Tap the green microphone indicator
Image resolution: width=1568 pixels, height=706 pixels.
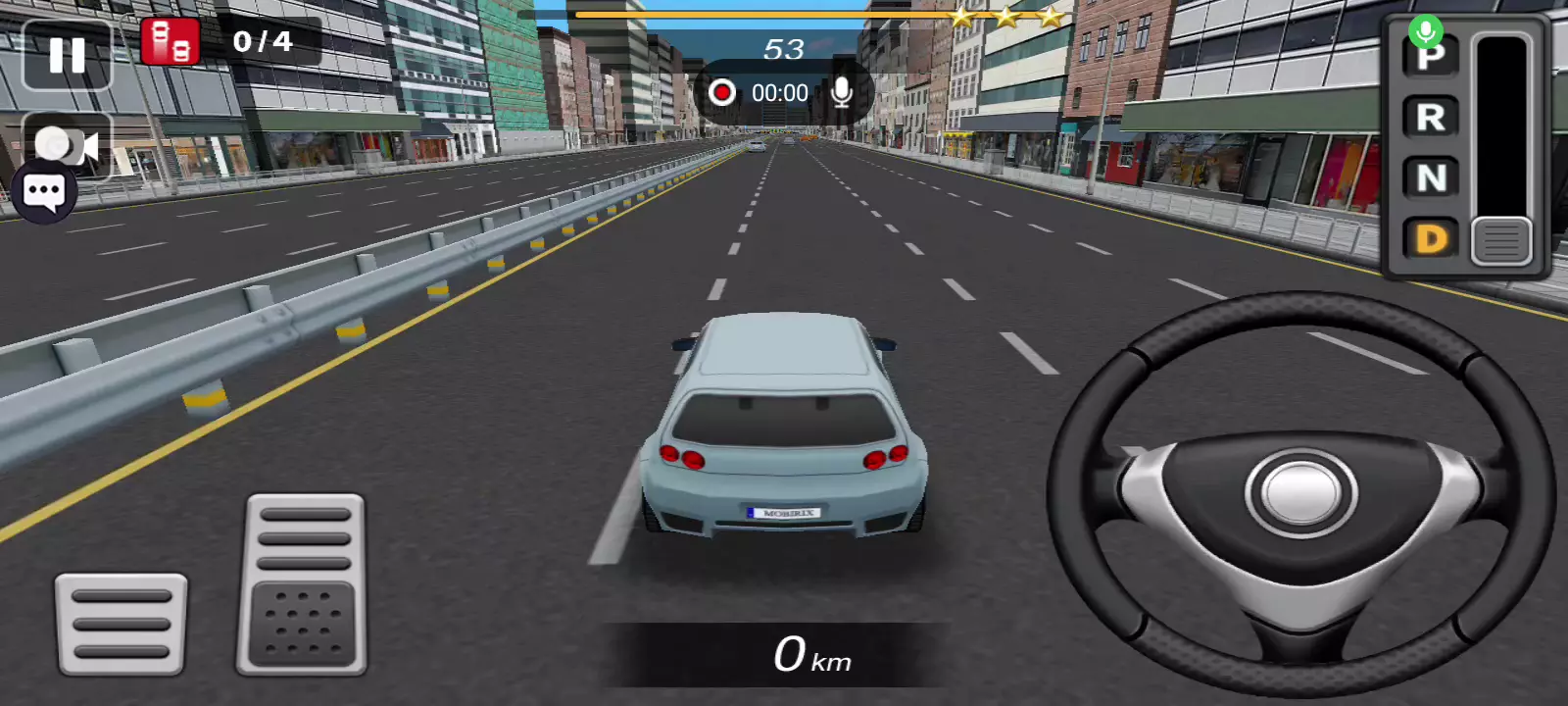[x=1426, y=31]
